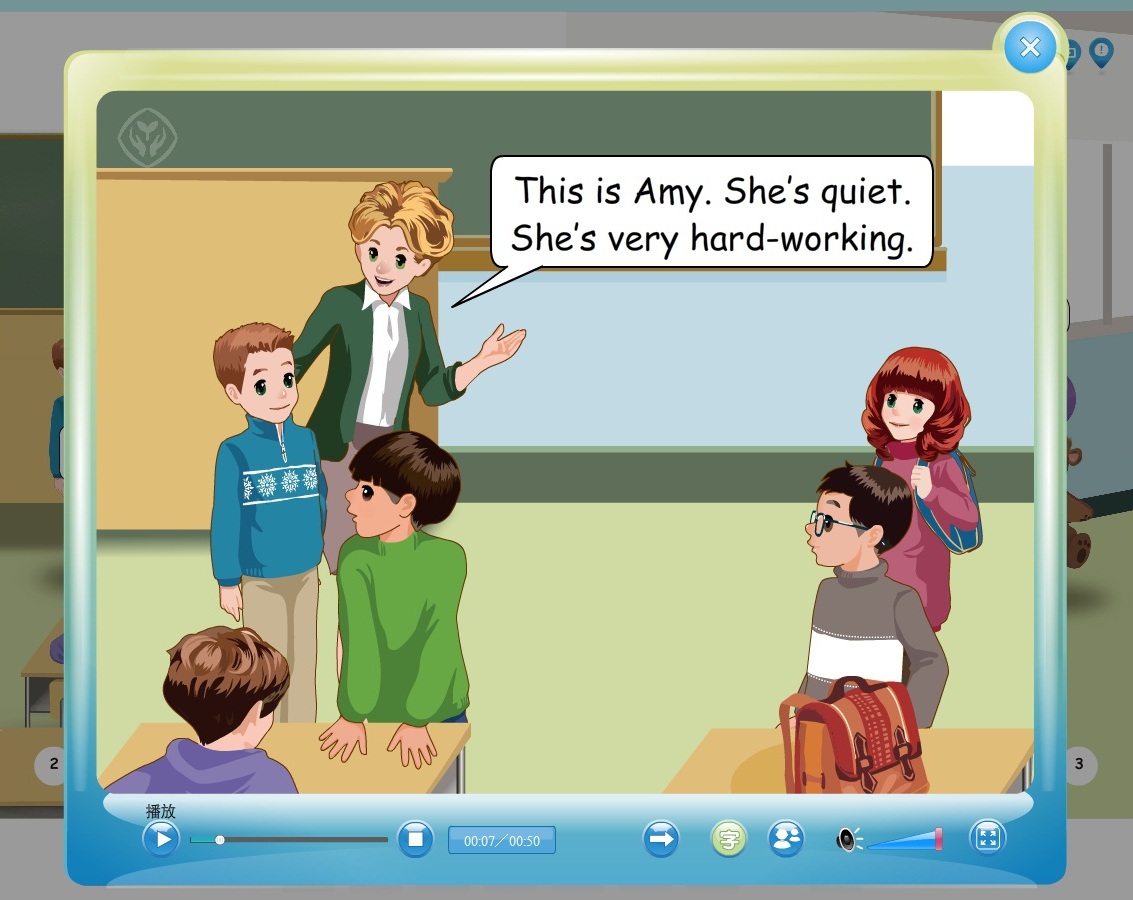Viewport: 1133px width, 900px height.
Task: Adjust the volume slider
Action: pos(905,841)
